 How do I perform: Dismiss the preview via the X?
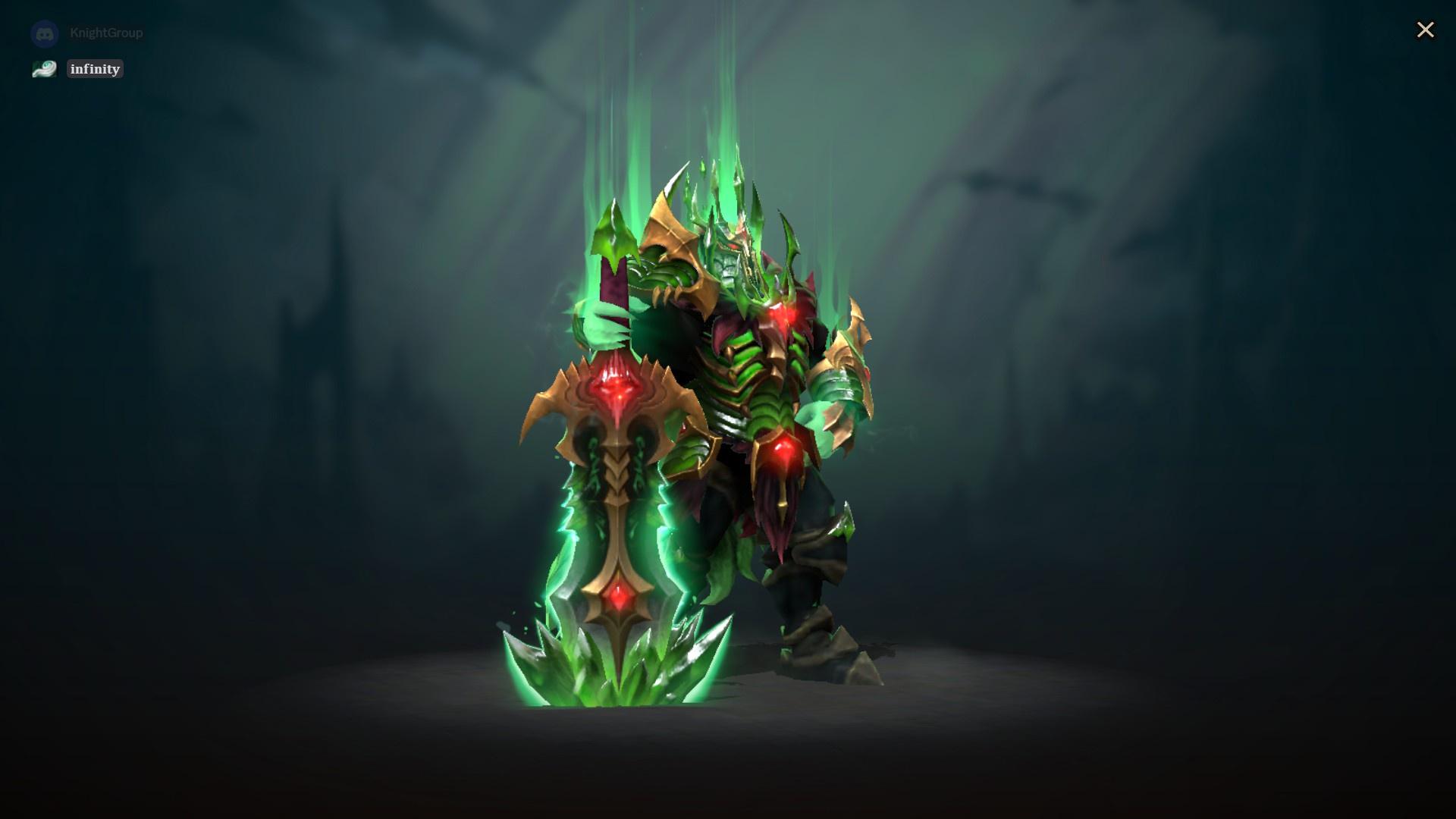coord(1426,30)
